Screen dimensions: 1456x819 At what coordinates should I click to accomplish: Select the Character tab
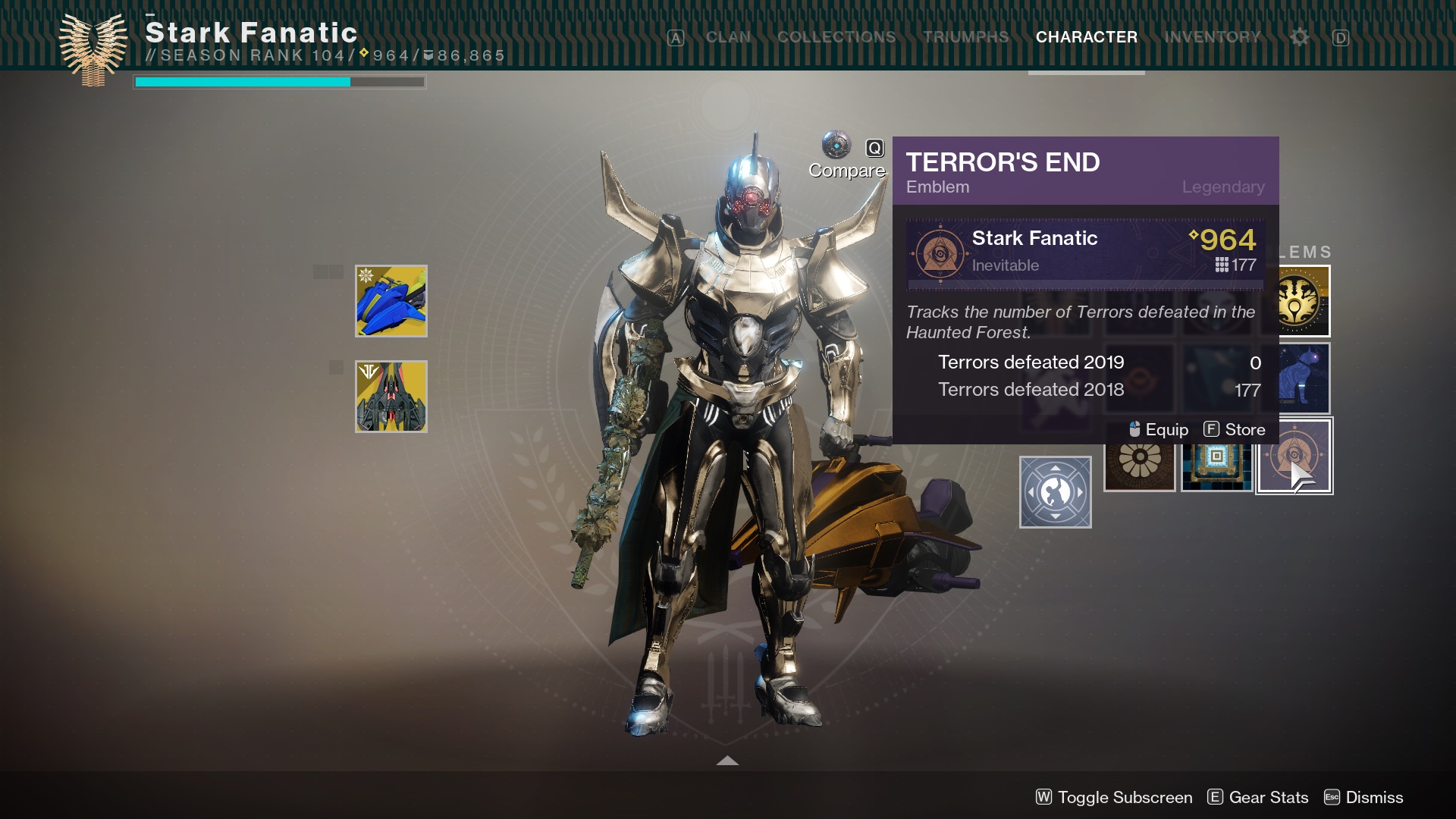[1086, 37]
